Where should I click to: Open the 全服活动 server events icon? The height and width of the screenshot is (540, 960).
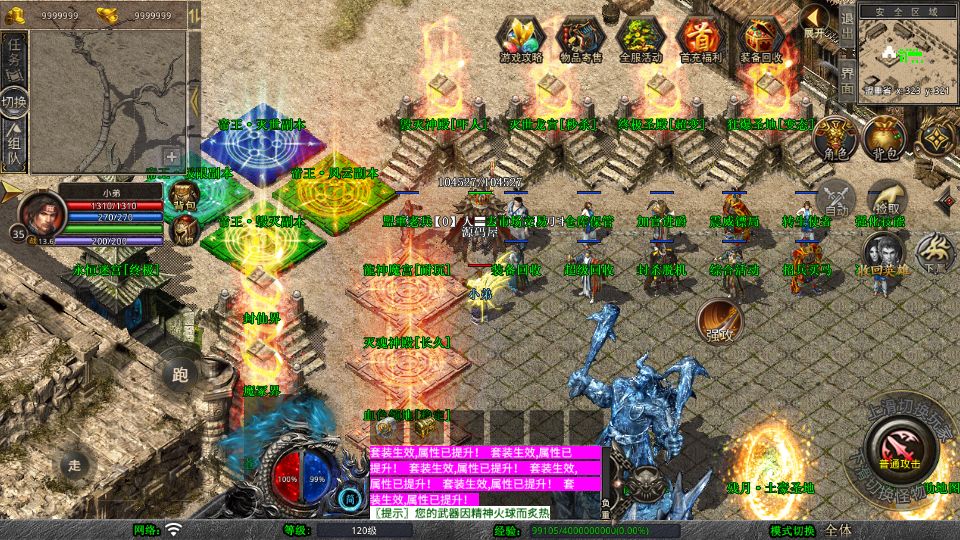pos(641,39)
